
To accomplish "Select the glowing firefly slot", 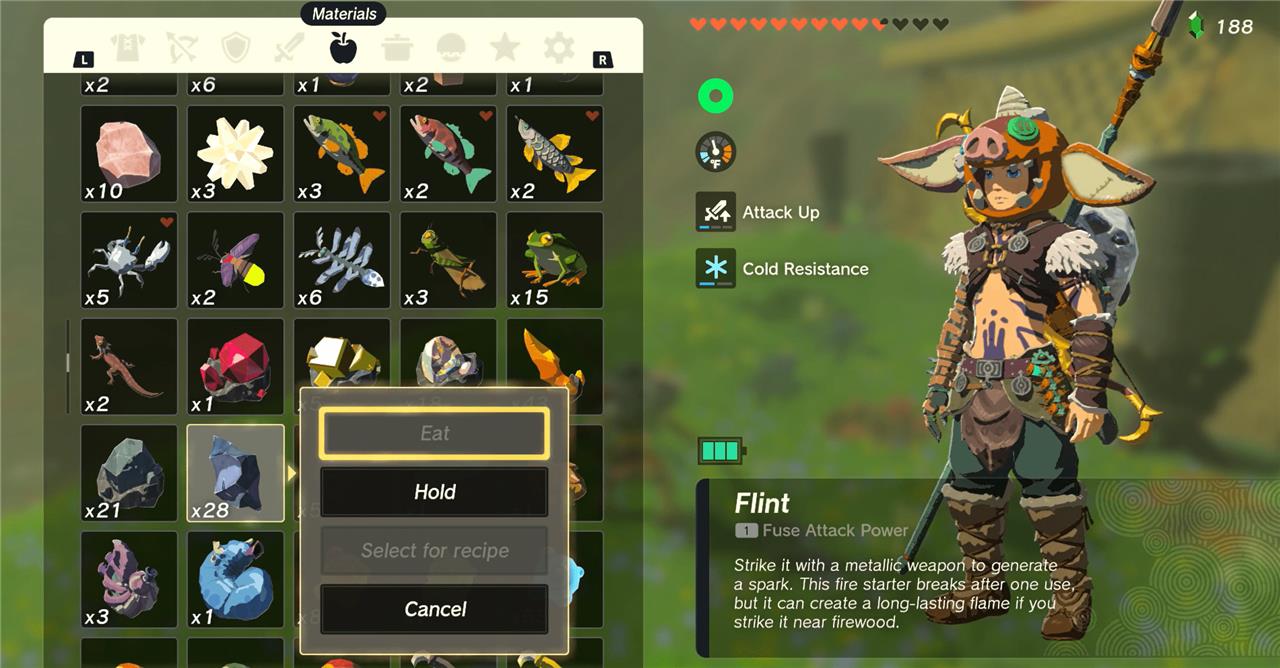I will click(x=236, y=260).
